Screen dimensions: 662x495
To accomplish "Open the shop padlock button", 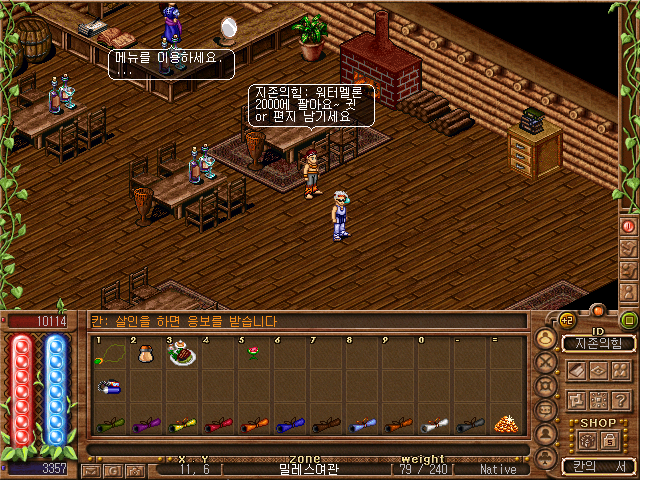I will pos(609,439).
